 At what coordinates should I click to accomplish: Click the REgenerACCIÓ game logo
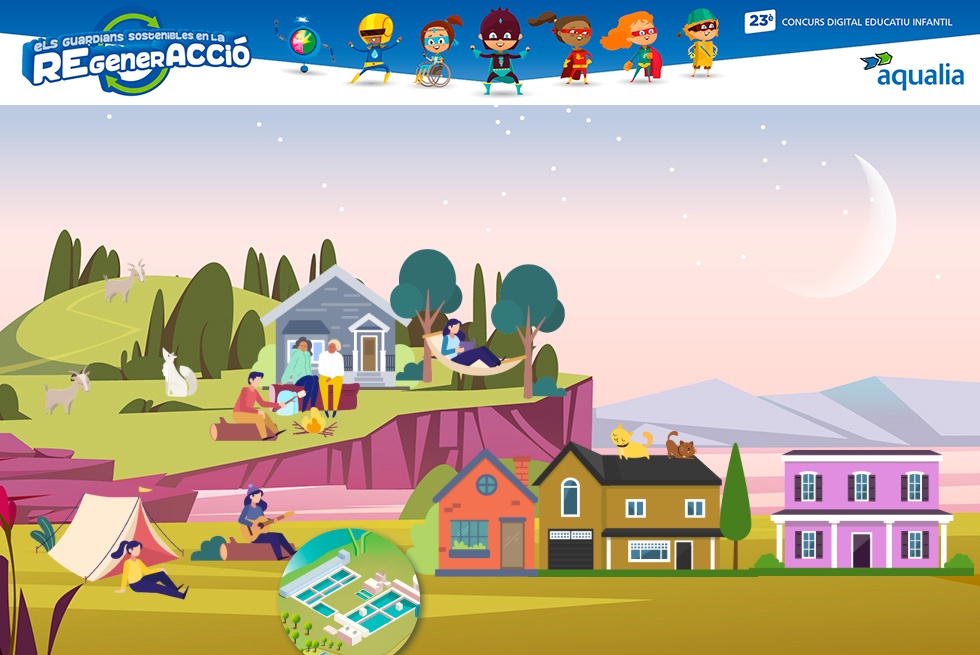click(136, 57)
